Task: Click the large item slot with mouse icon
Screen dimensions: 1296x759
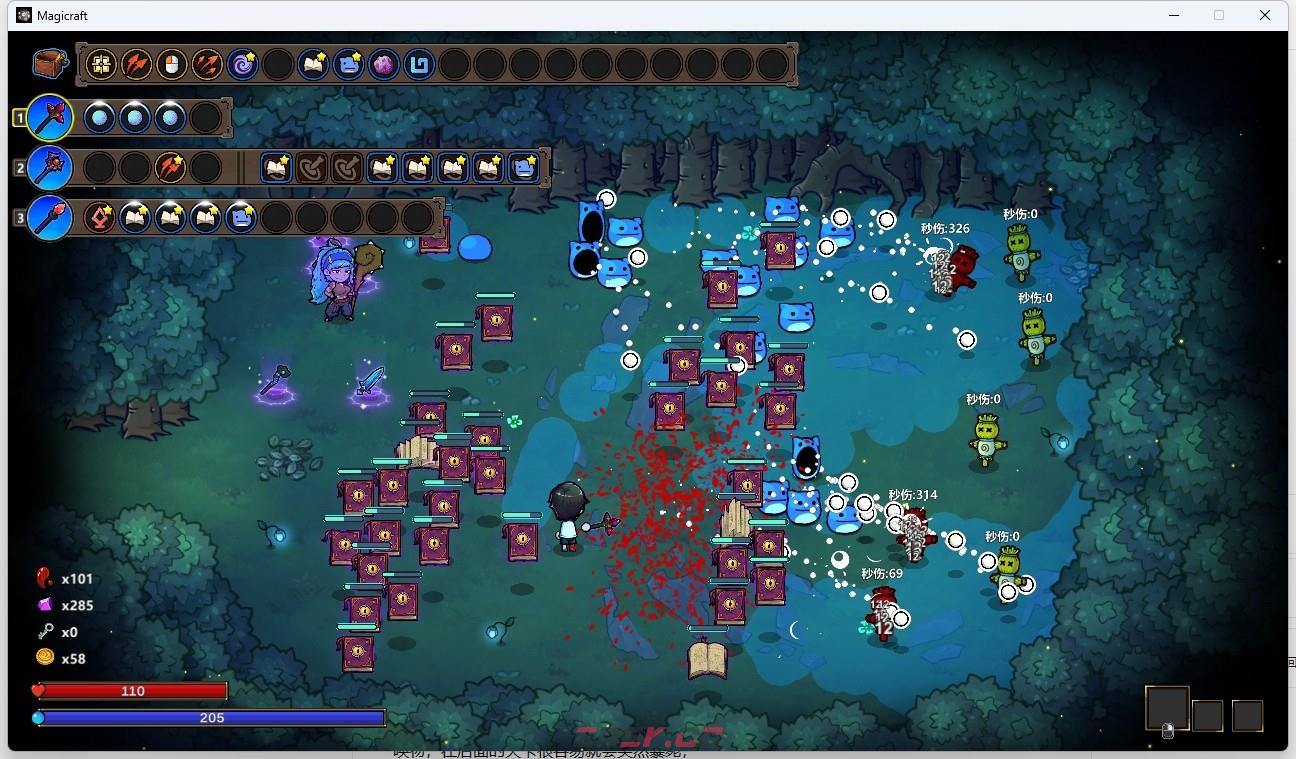Action: click(1167, 709)
